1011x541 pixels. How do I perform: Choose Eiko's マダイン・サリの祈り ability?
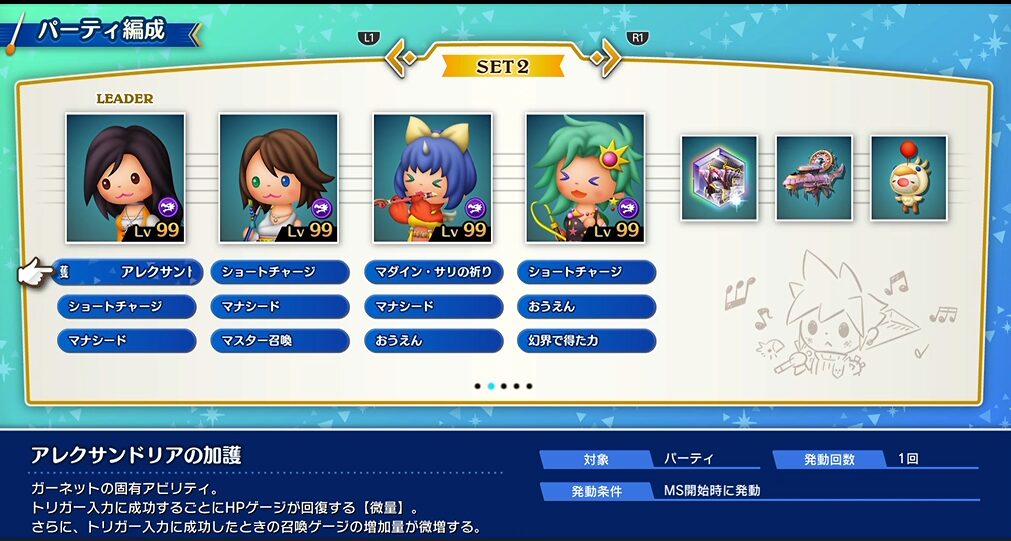pos(434,272)
